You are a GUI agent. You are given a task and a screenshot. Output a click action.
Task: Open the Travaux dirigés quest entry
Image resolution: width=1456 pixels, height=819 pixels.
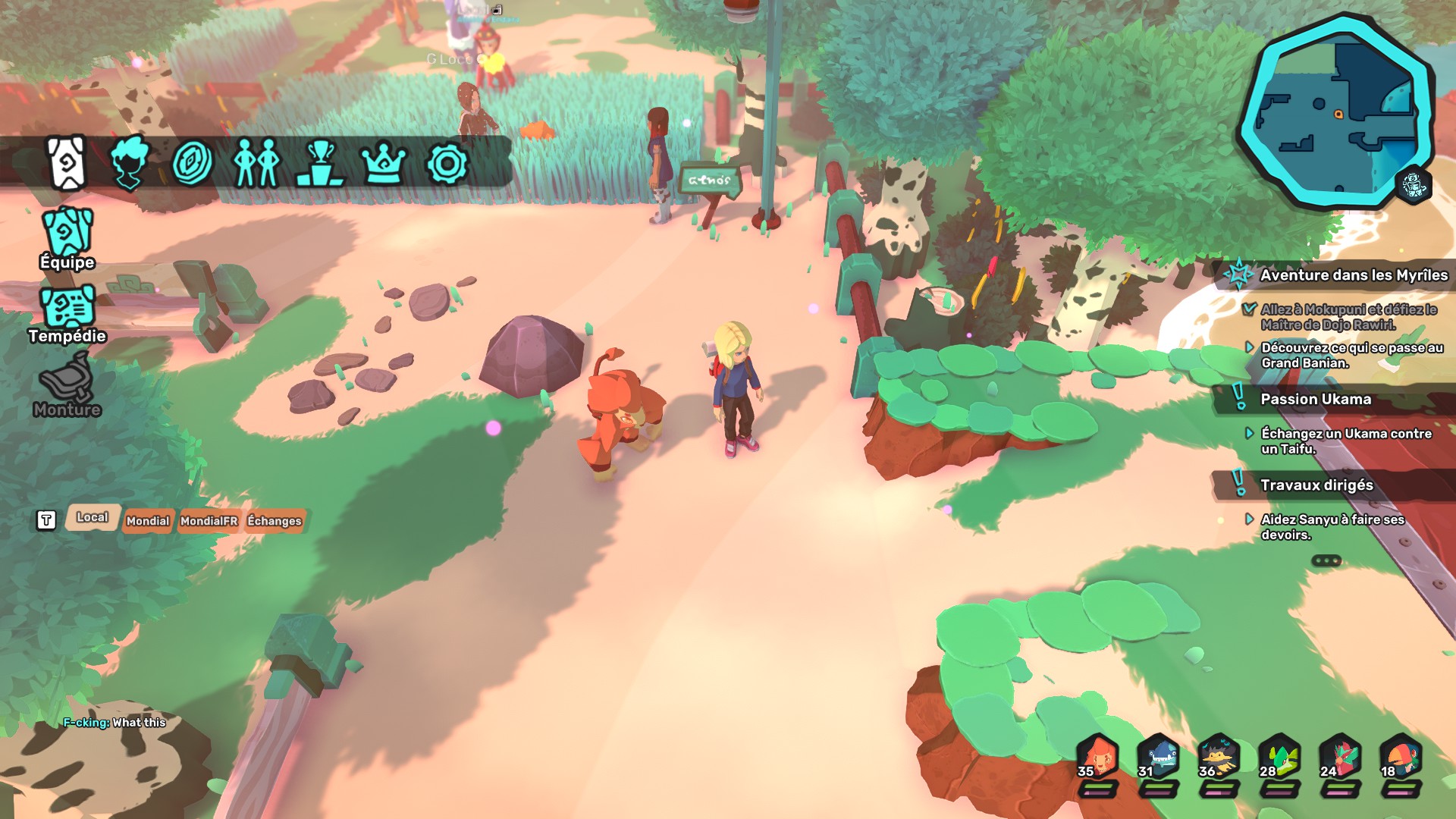pos(1316,485)
